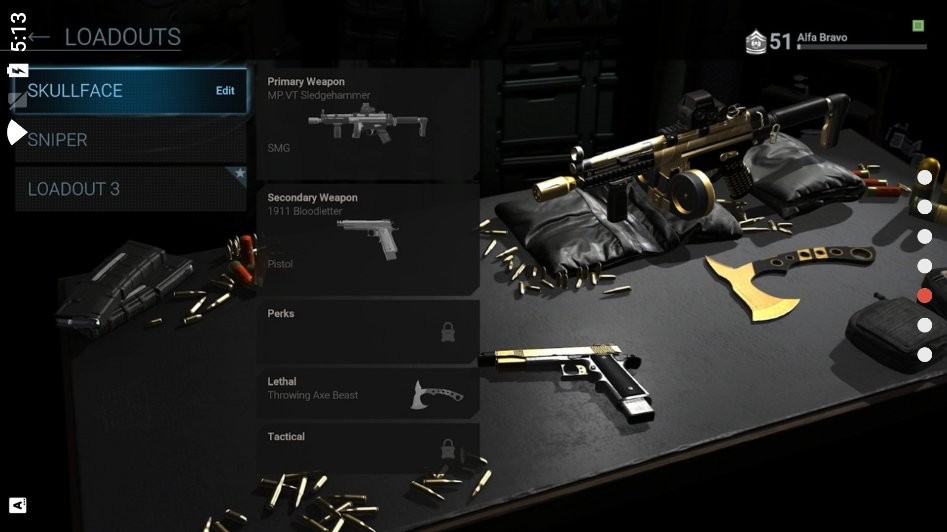Open the locked Tactical slot
Screen dimensions: 947x532
tap(367, 446)
